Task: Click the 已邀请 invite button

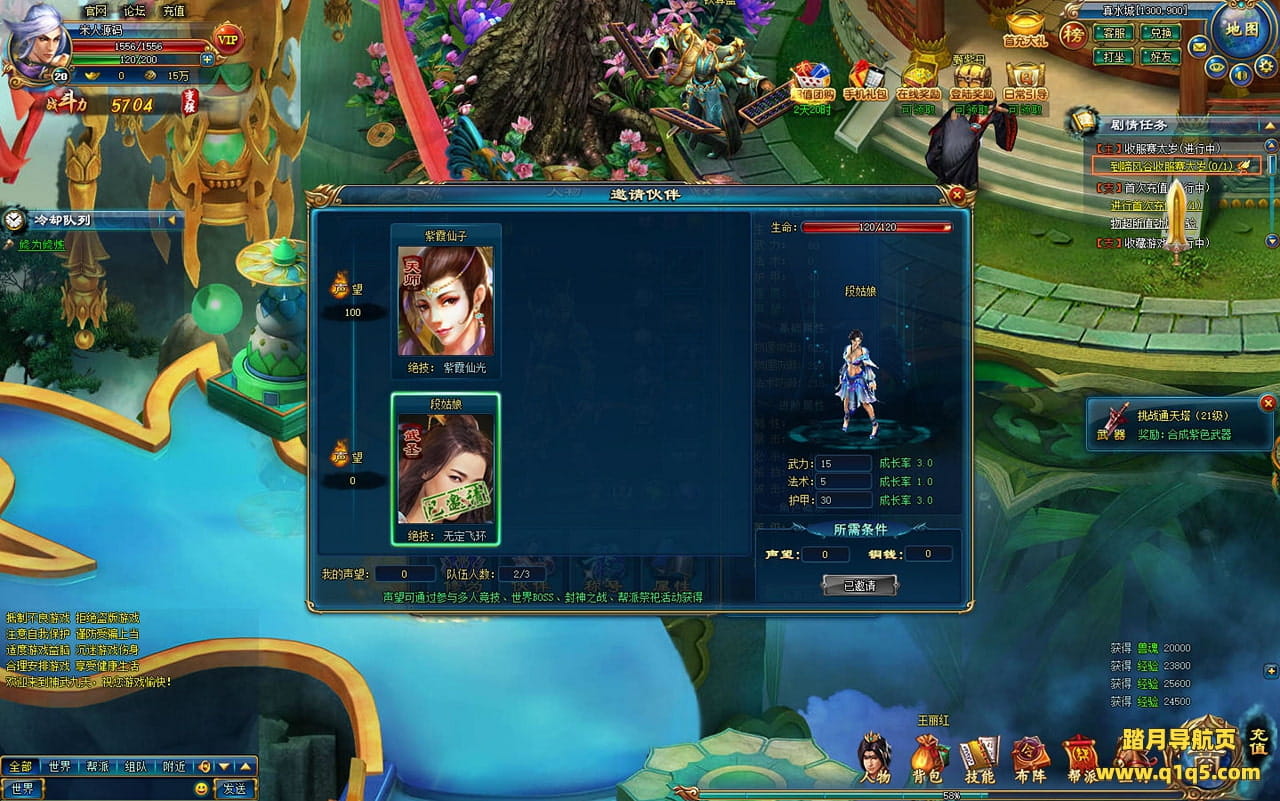Action: [859, 585]
